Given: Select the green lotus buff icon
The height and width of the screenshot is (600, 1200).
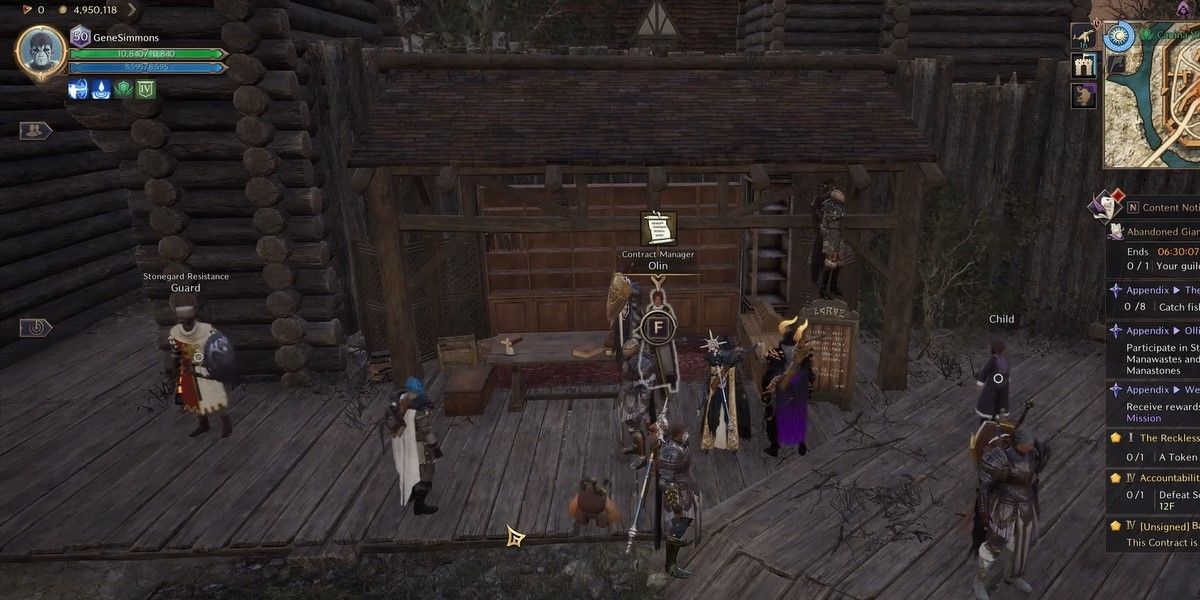Looking at the screenshot, I should 124,89.
